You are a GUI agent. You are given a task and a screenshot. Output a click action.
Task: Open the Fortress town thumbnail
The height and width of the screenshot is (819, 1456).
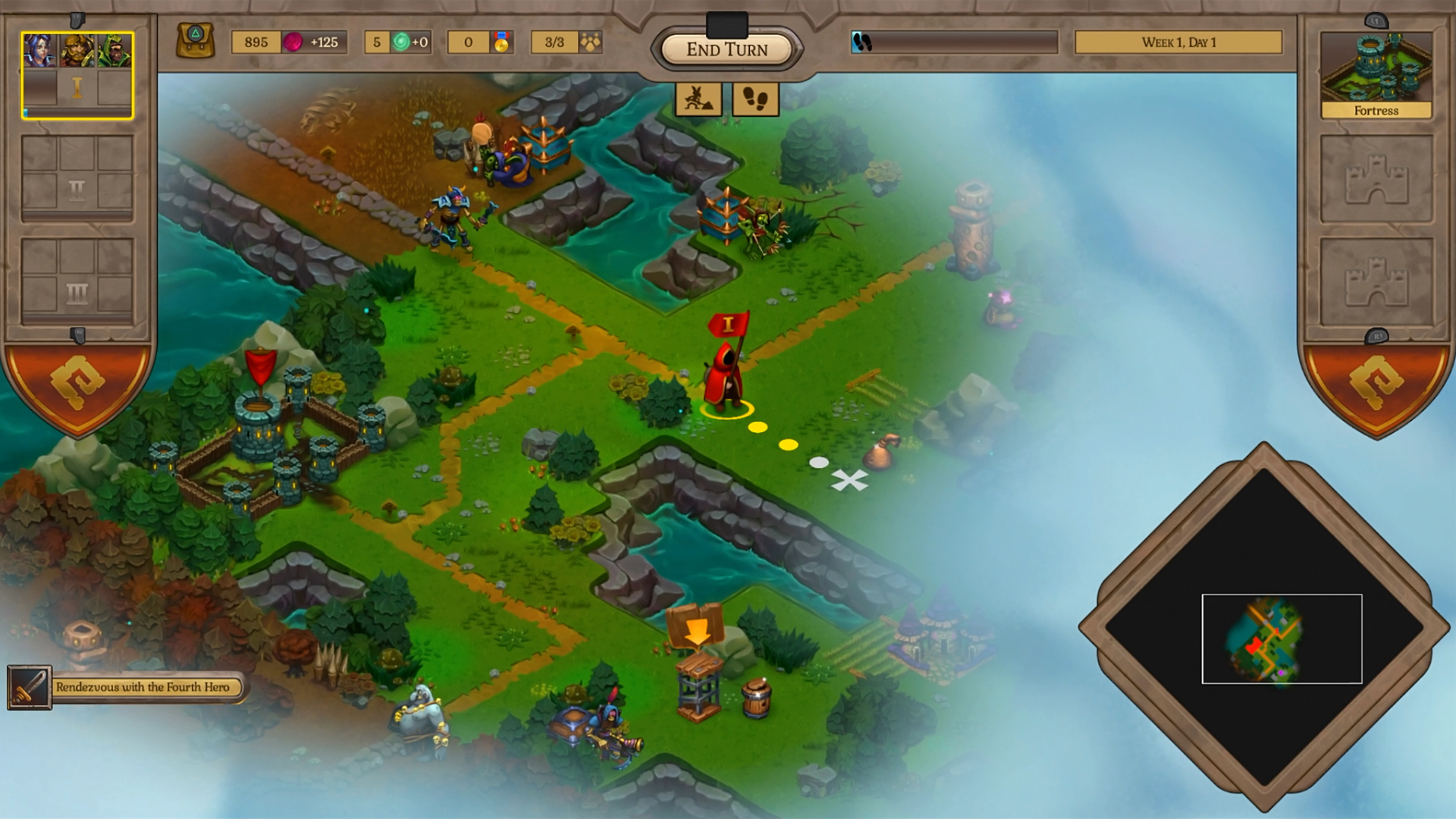[1376, 75]
